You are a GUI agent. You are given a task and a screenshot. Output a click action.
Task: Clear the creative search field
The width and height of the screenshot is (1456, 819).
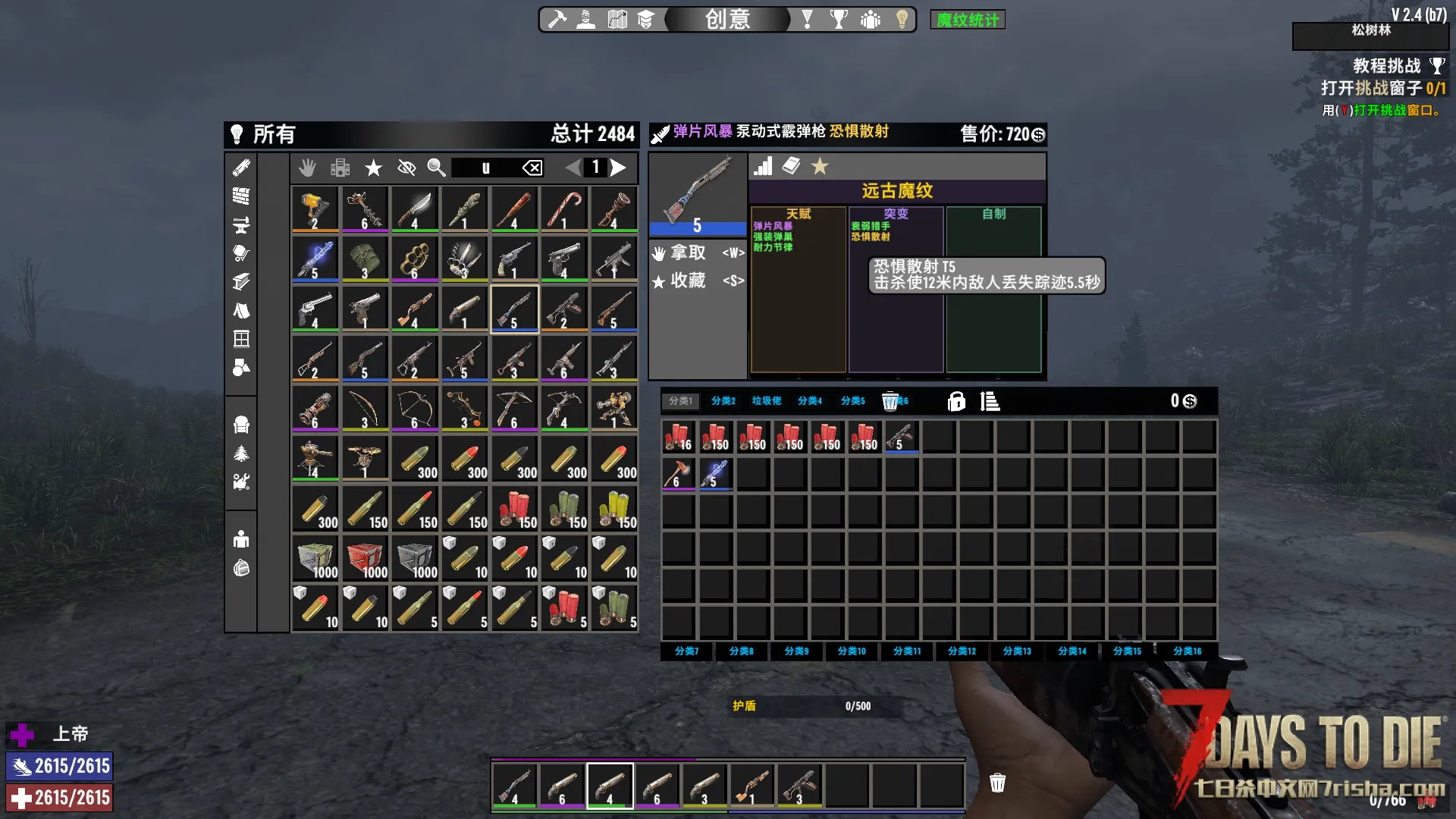tap(532, 168)
